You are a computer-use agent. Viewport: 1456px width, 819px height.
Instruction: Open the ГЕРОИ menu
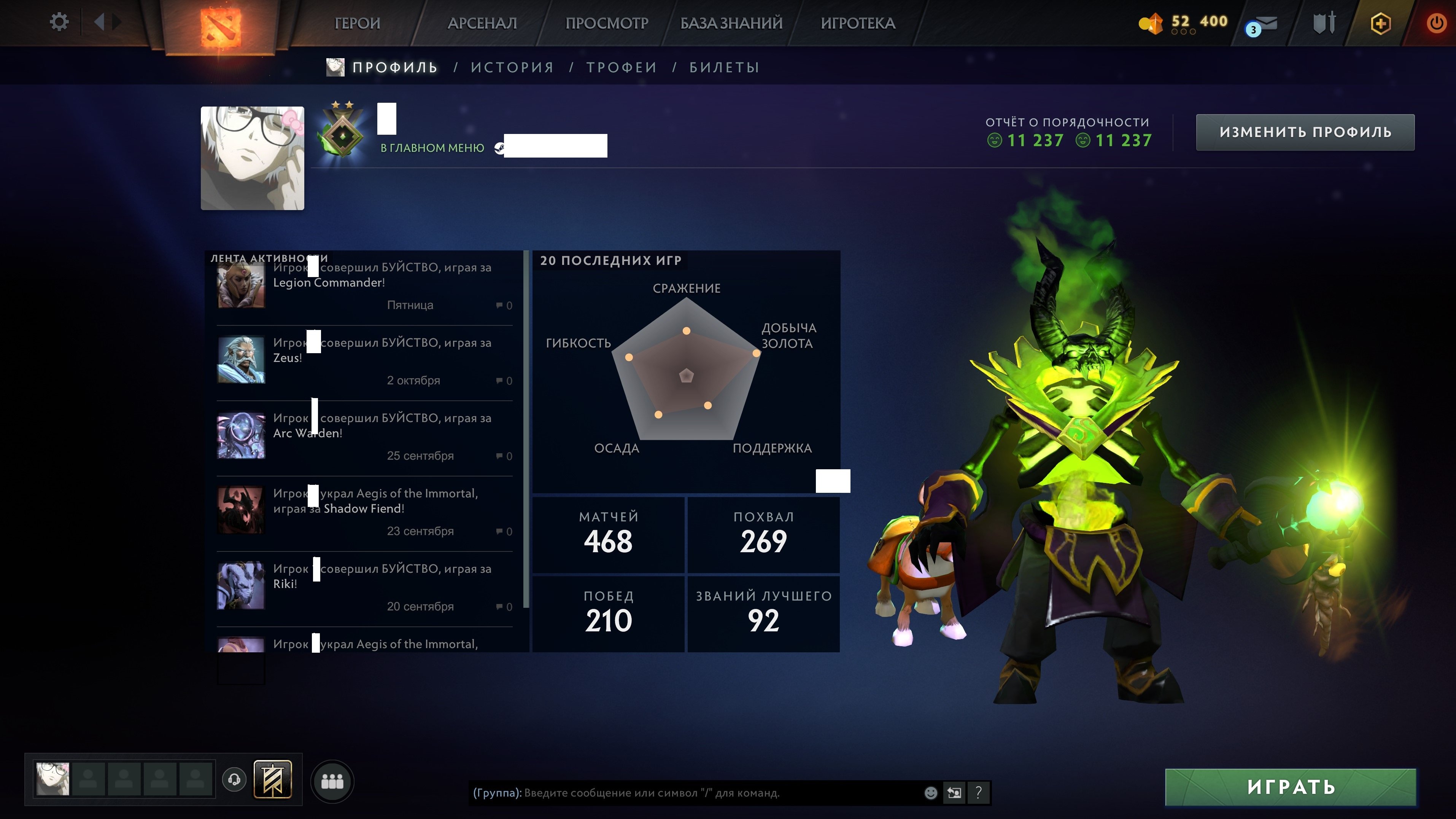[357, 23]
